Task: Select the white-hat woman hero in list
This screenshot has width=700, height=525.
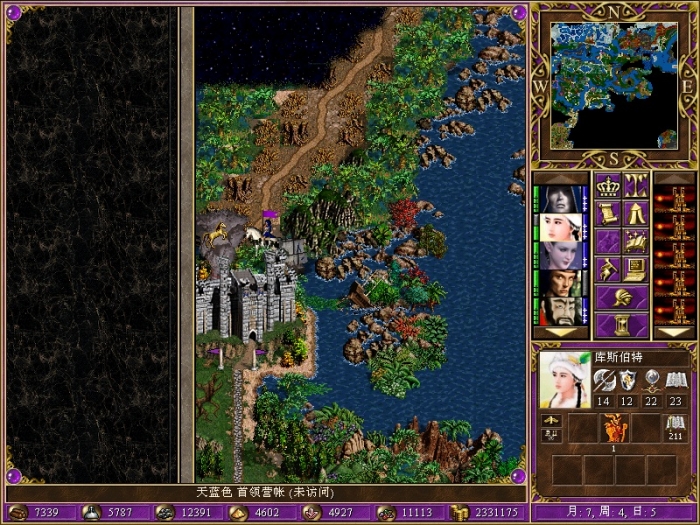Action: 561,227
